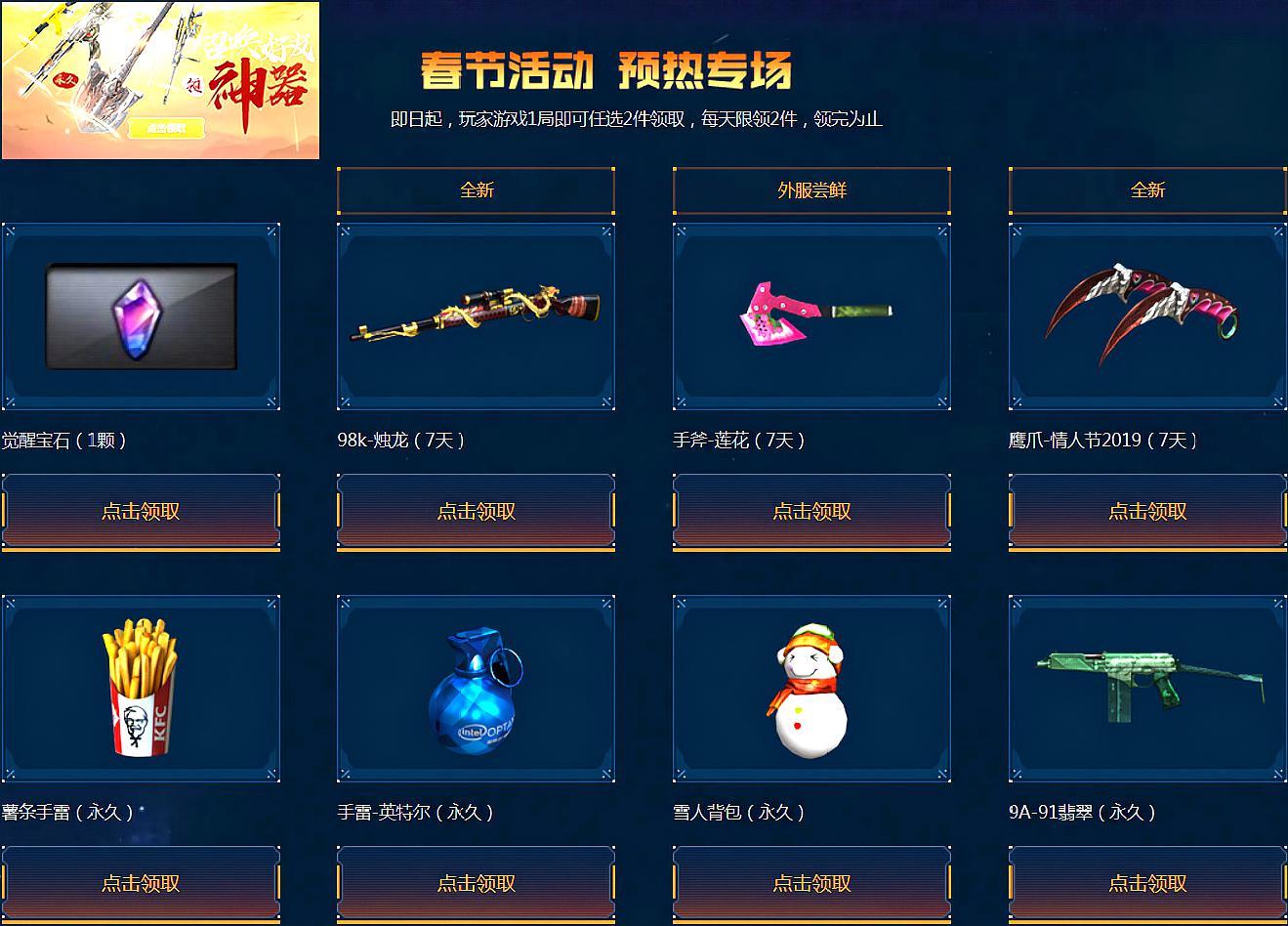Click 点击领取 below 手斧-莲花
This screenshot has height=926, width=1288.
pos(810,510)
